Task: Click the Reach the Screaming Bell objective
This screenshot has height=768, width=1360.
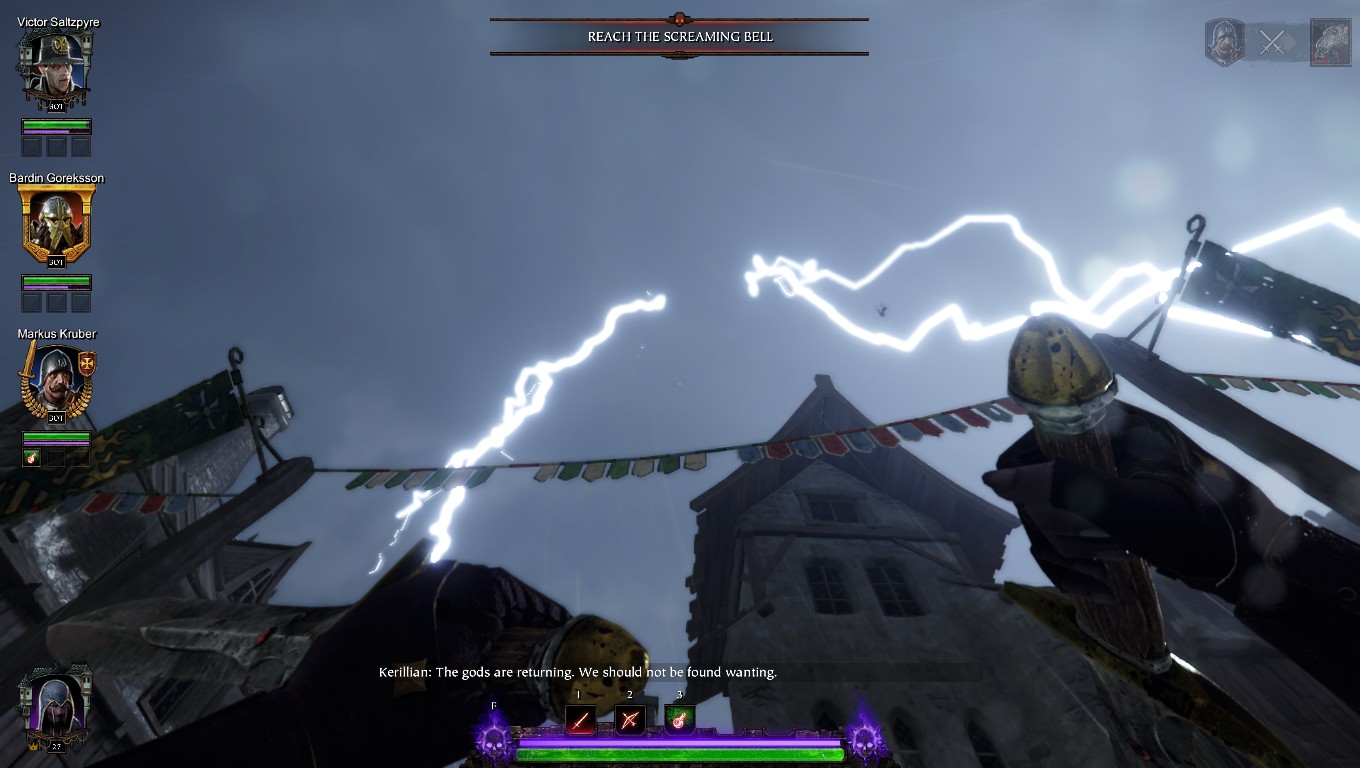Action: pos(679,37)
